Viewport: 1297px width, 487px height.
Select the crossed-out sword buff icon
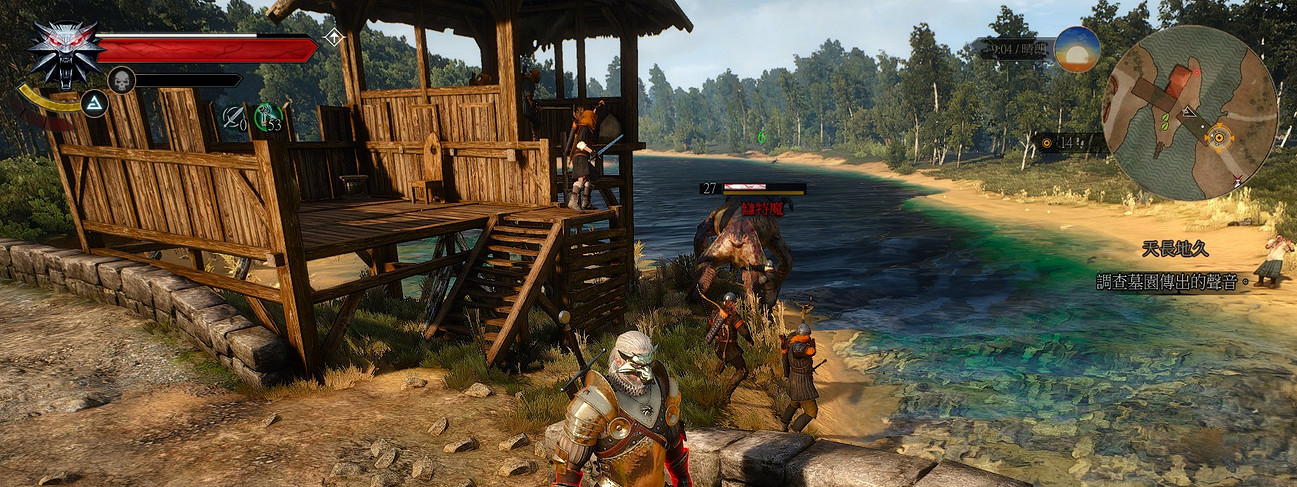point(233,117)
